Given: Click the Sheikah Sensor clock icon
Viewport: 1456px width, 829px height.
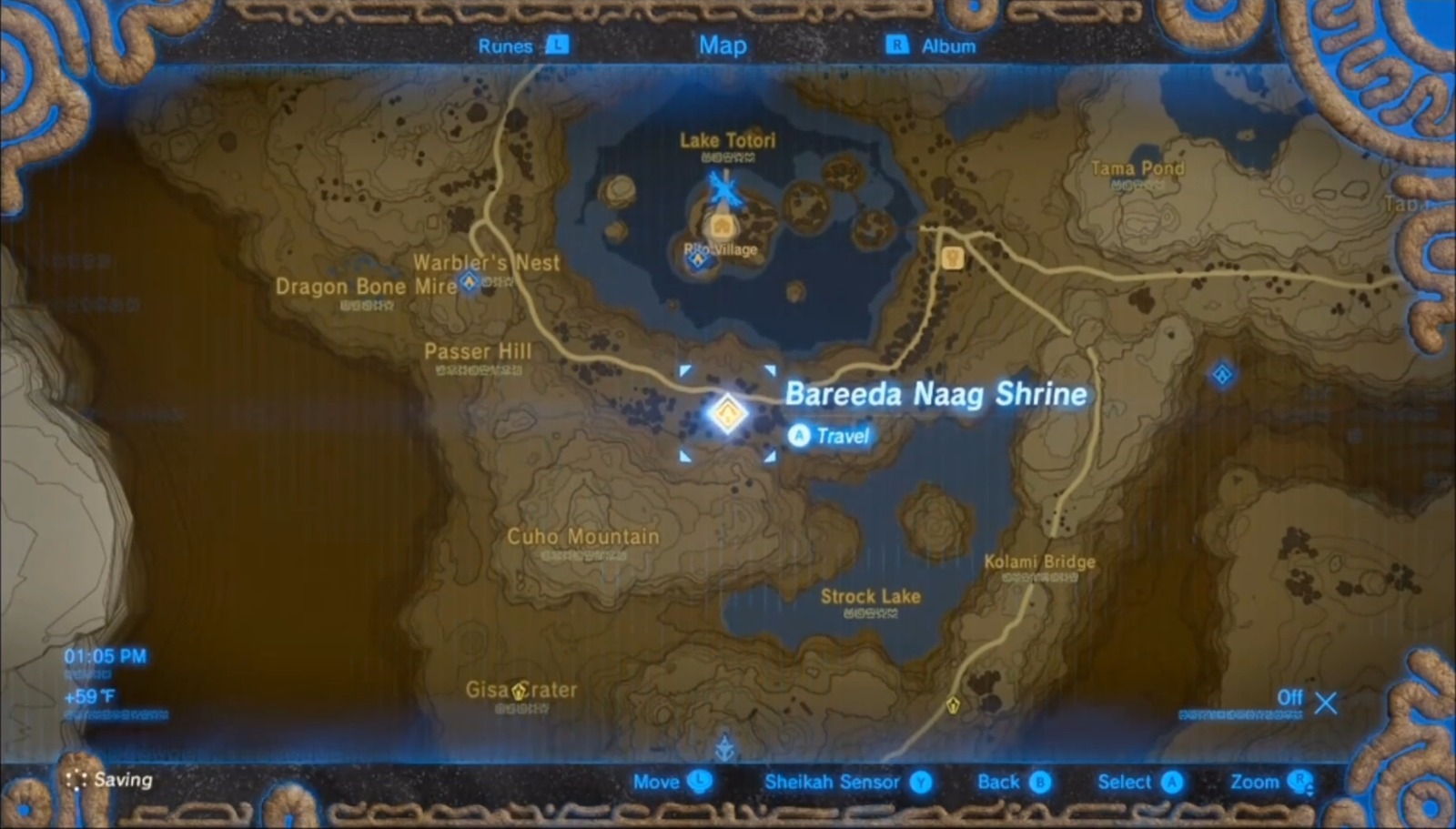Looking at the screenshot, I should click(920, 782).
